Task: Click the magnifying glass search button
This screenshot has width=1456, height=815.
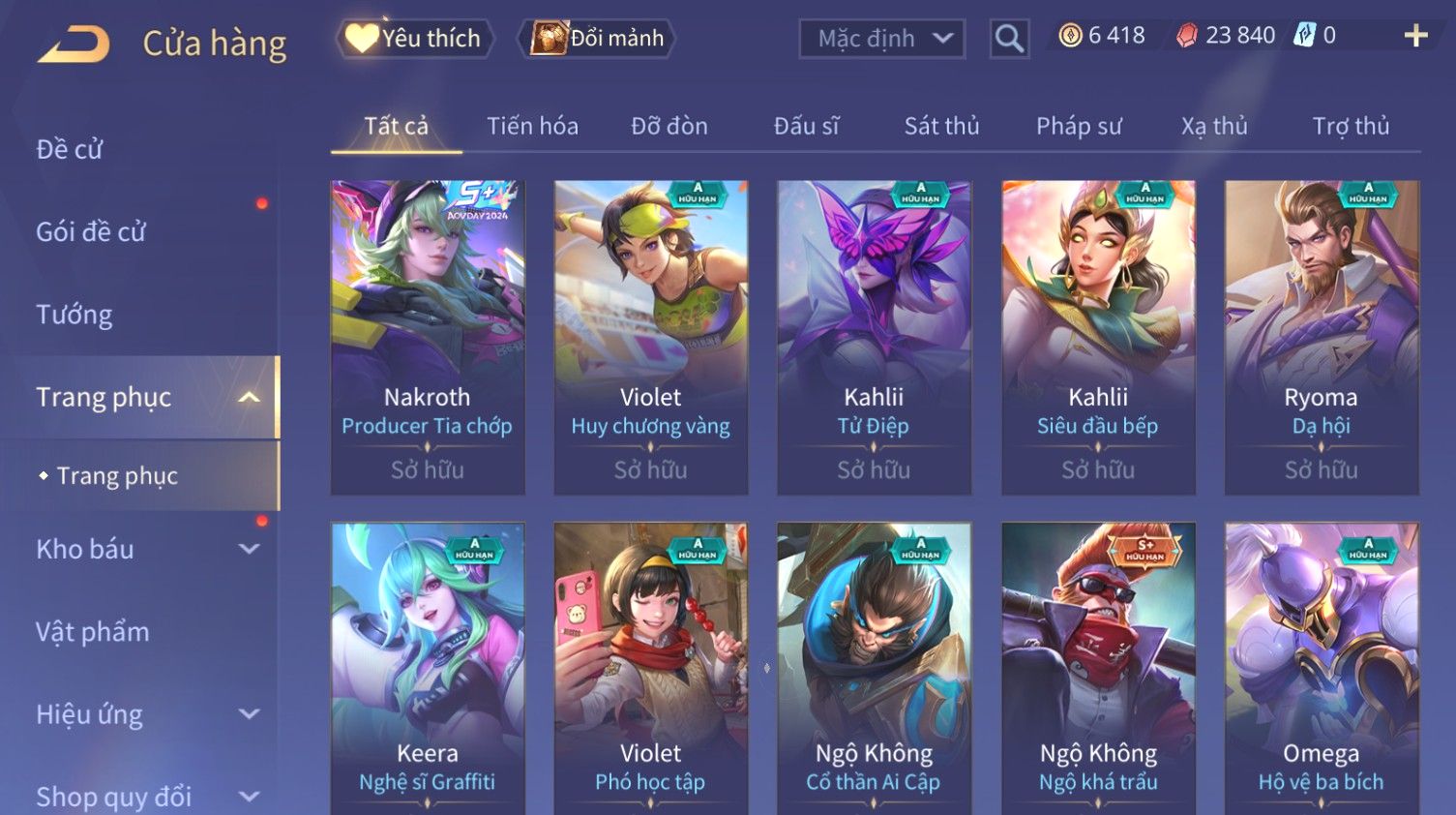Action: coord(1009,39)
